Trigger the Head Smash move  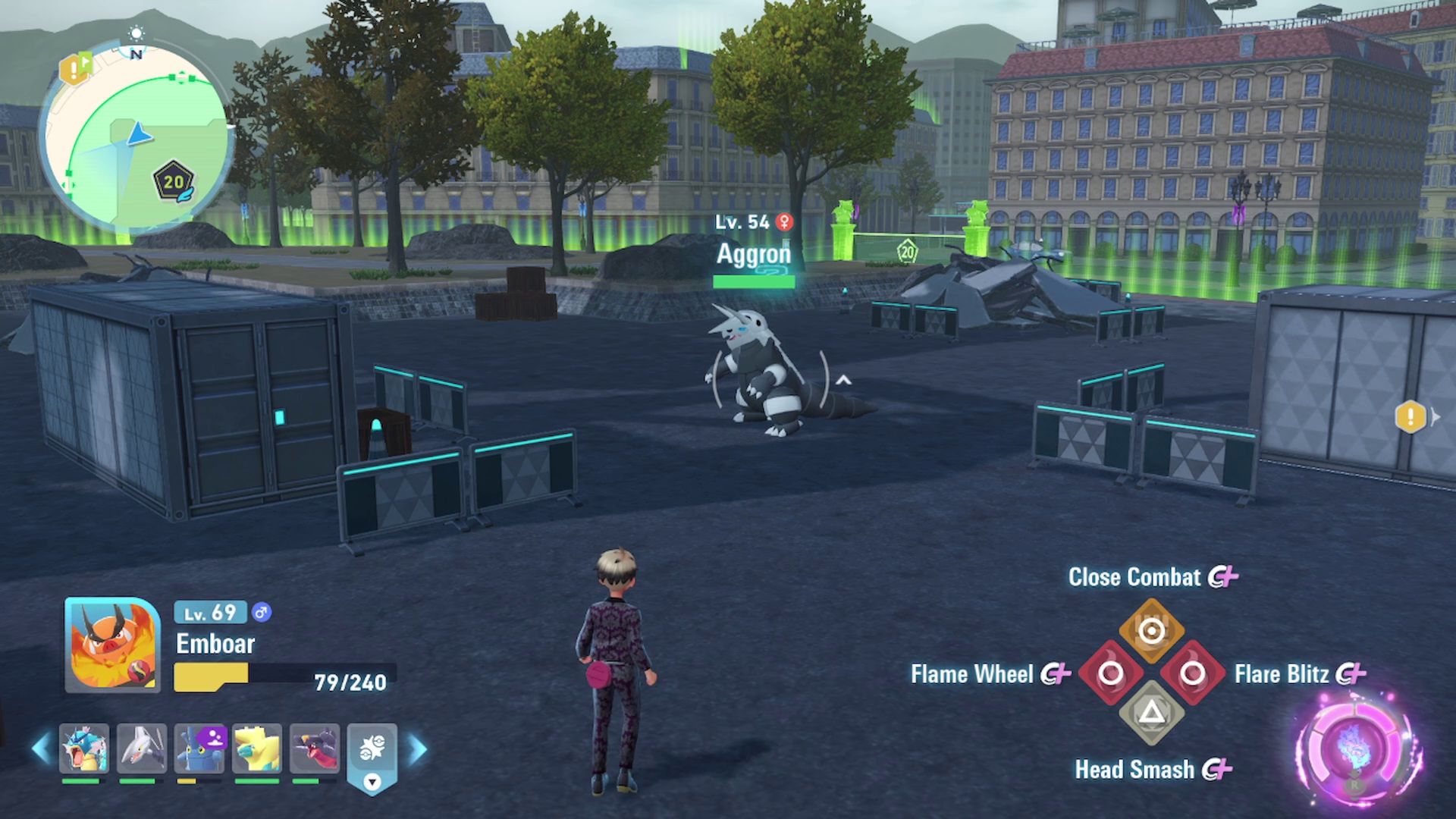pyautogui.click(x=1151, y=713)
